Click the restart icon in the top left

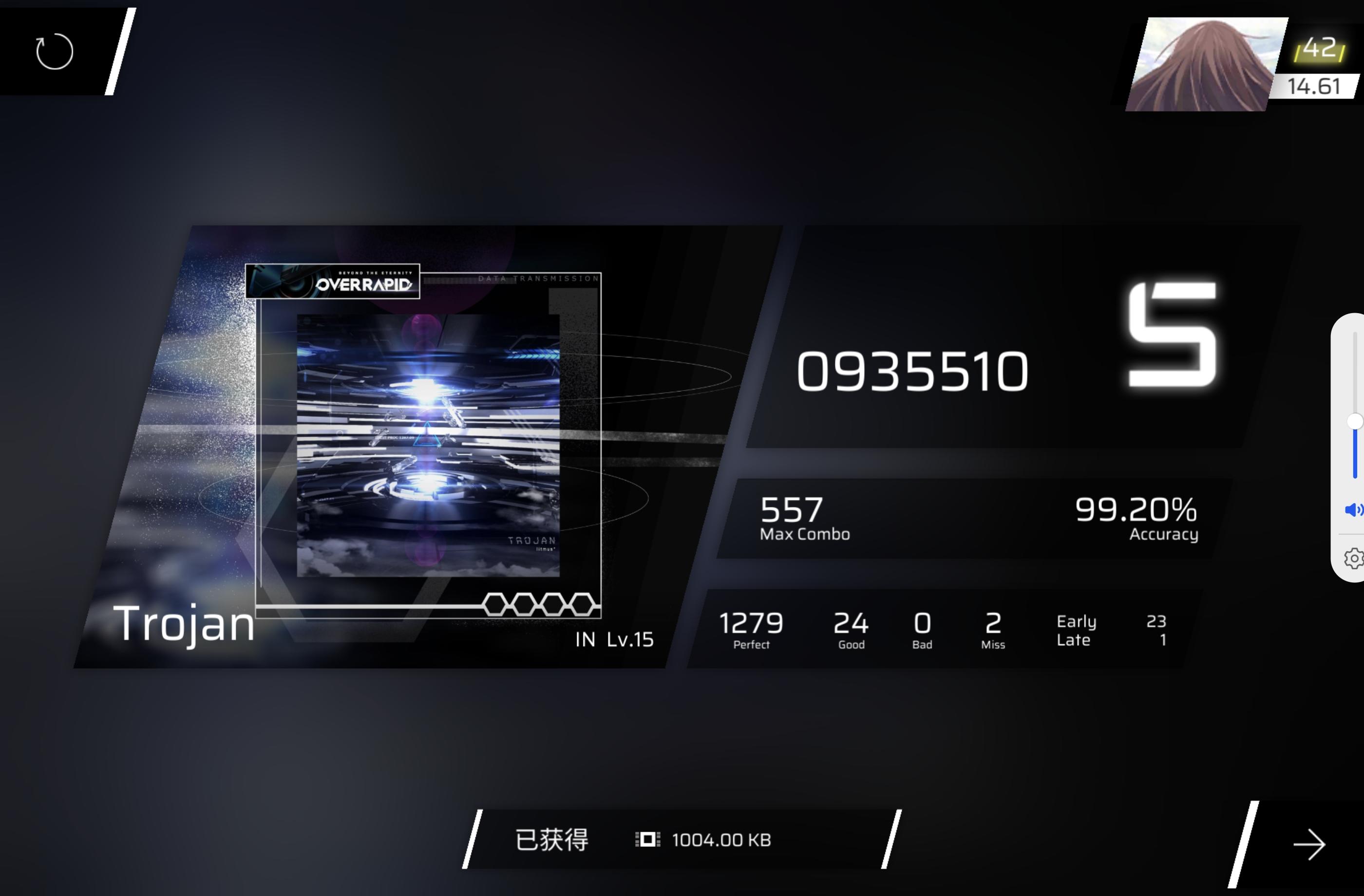tap(55, 52)
